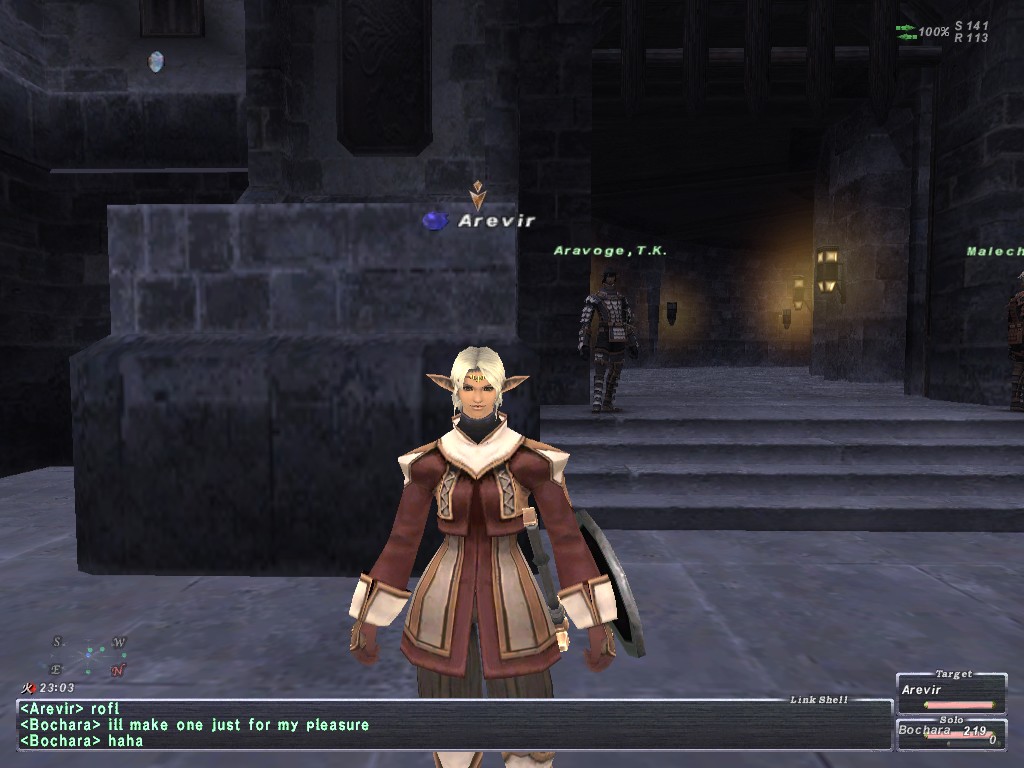The width and height of the screenshot is (1024, 768).
Task: Target the Aravoge, T.K. nameplate
Action: [610, 251]
